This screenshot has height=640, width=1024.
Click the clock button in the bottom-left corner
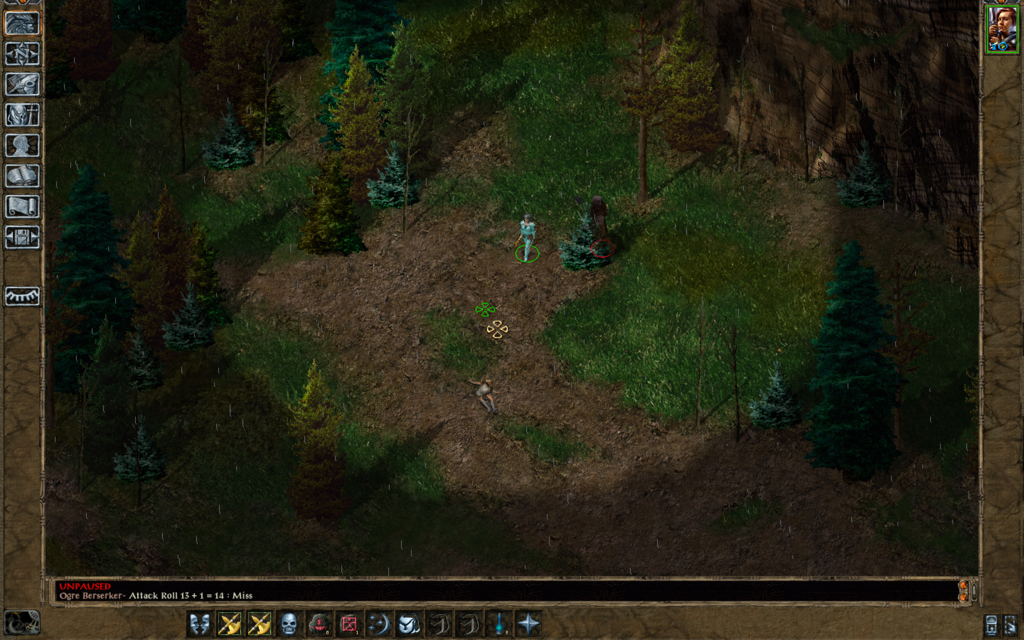coord(21,622)
